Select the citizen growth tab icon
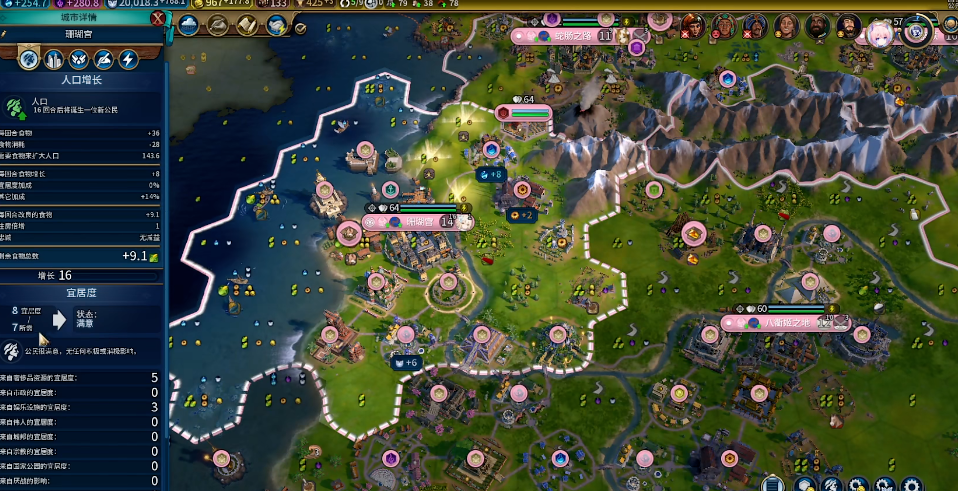The image size is (958, 491). pyautogui.click(x=28, y=59)
